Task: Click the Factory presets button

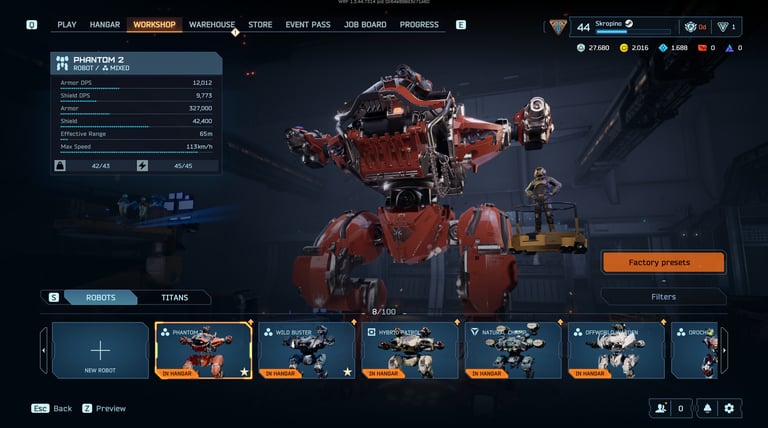Action: 663,262
